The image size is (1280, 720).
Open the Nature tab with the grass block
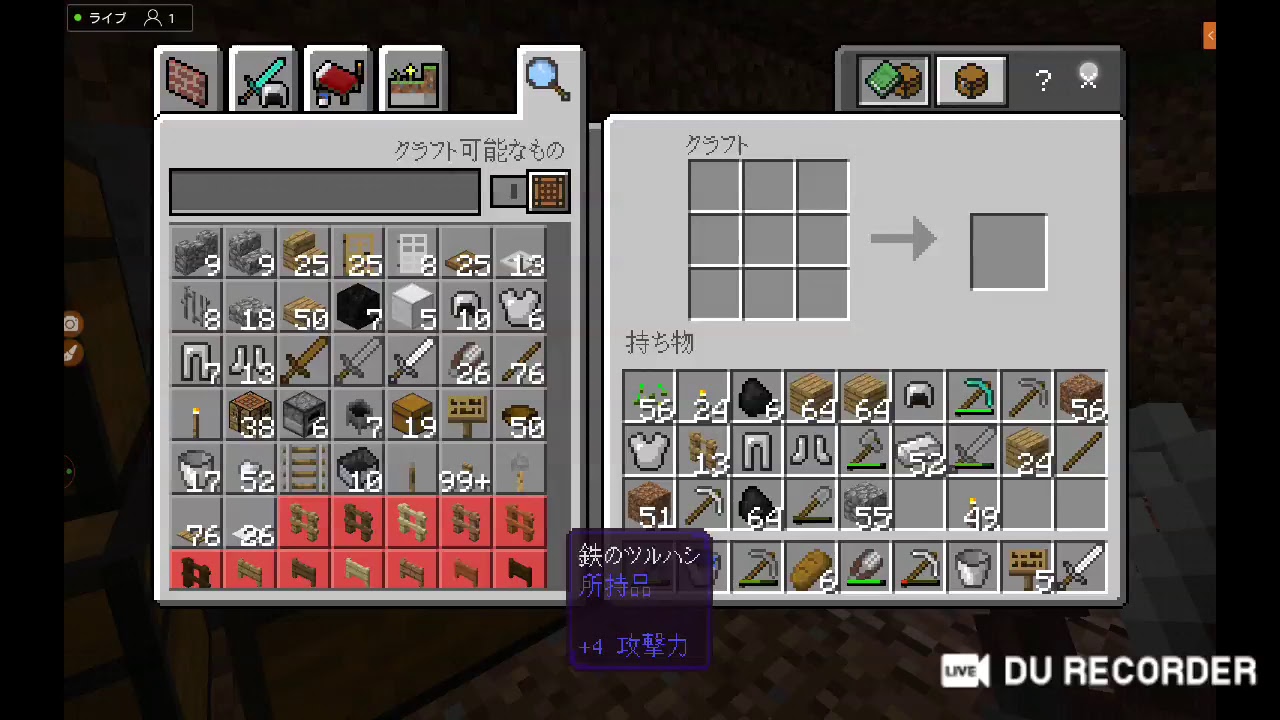(413, 79)
